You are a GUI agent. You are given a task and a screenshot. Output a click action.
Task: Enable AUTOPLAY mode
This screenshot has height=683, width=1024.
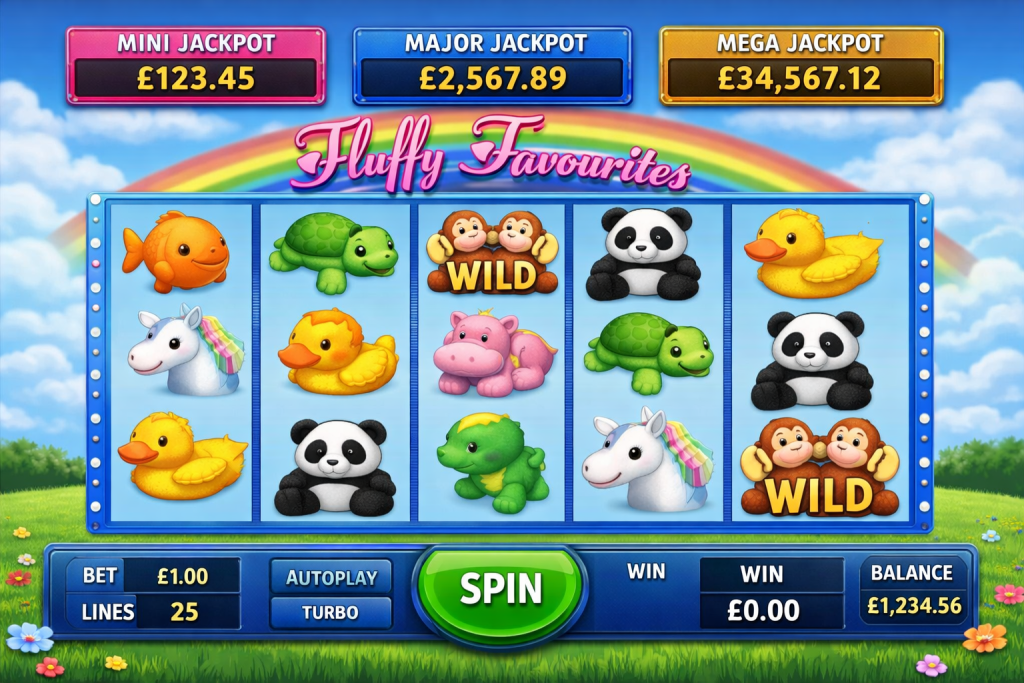coord(331,577)
